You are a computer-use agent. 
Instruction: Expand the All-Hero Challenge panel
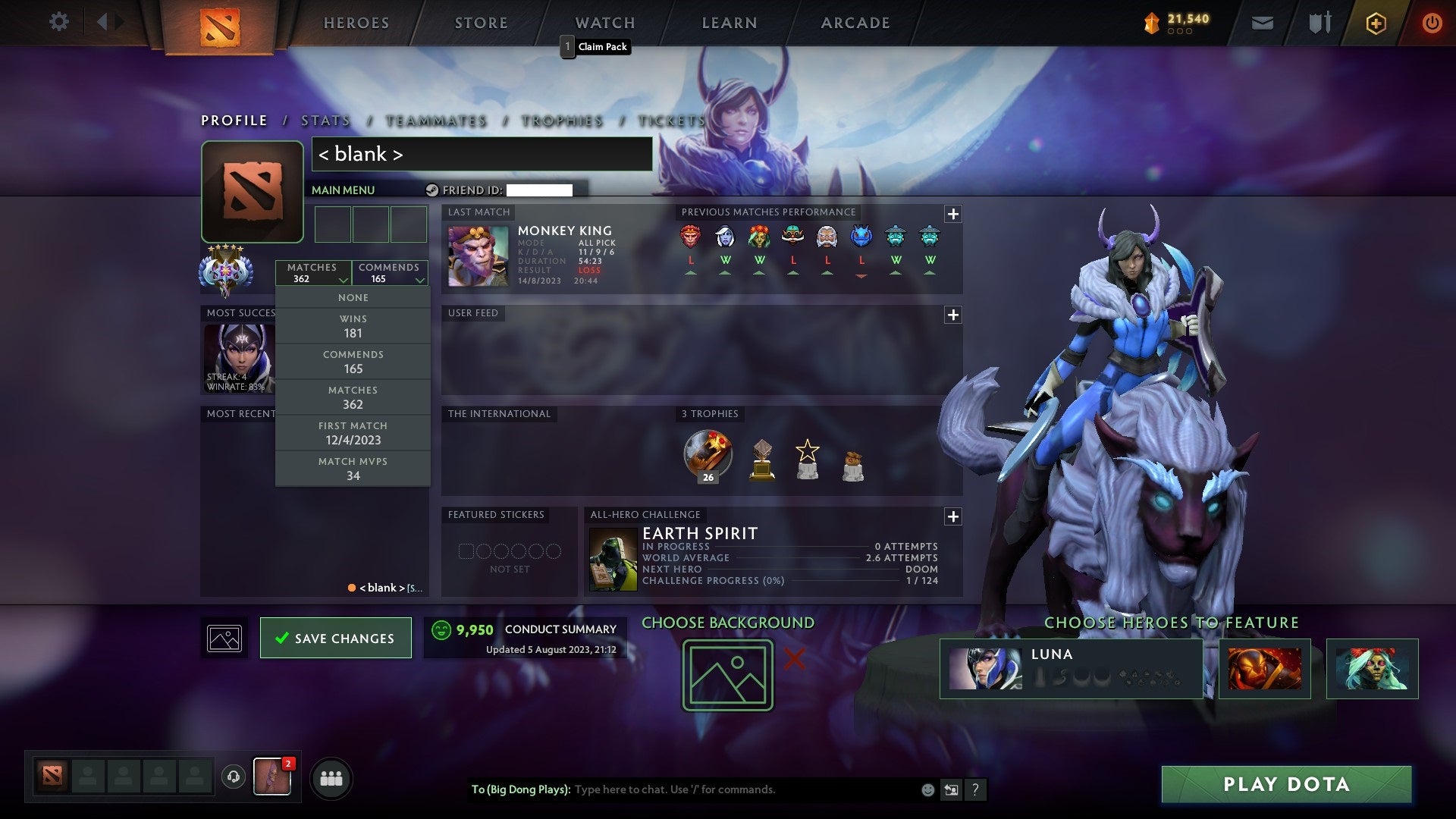953,517
